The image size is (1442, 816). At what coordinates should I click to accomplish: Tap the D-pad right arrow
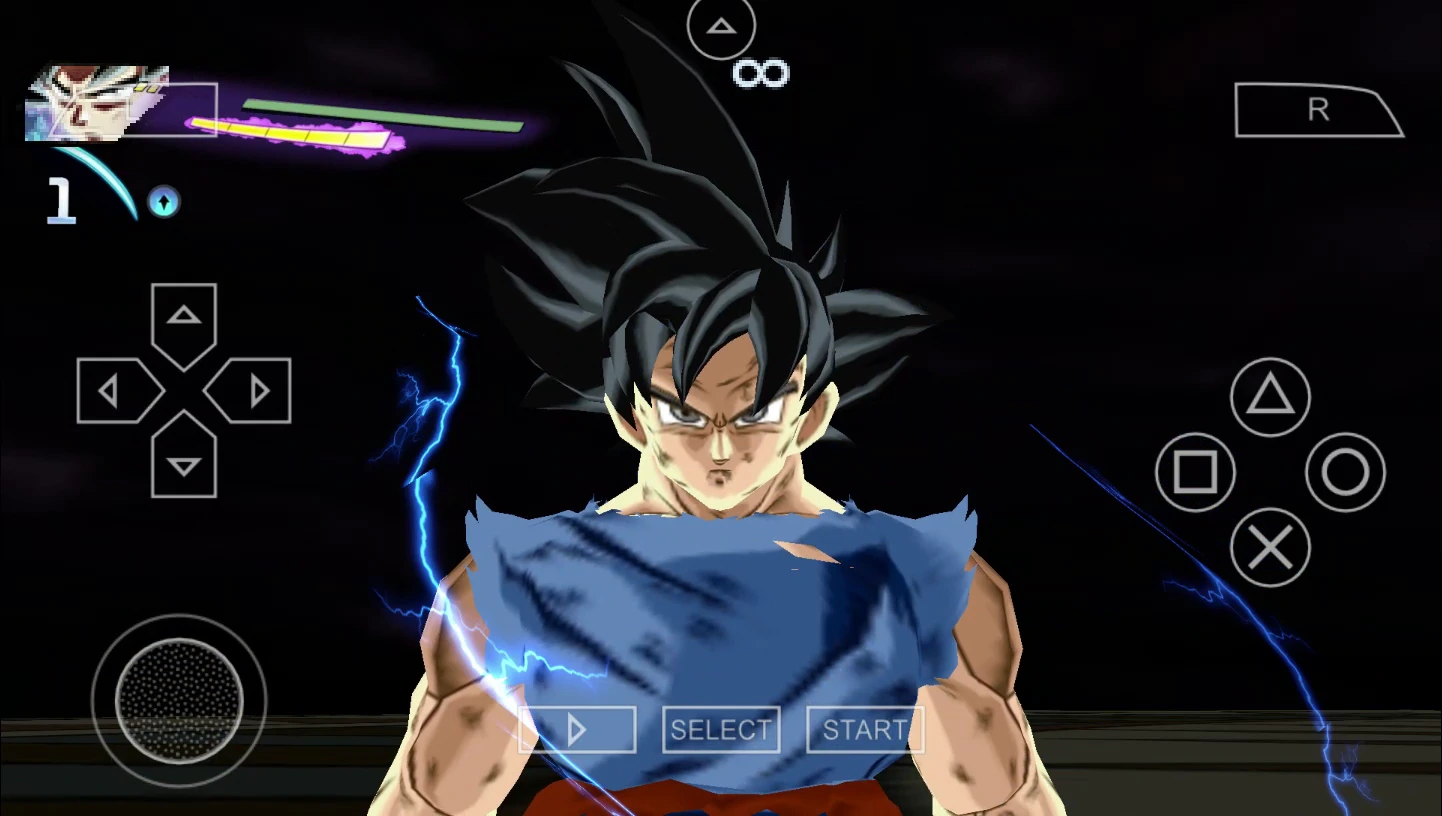click(x=252, y=391)
